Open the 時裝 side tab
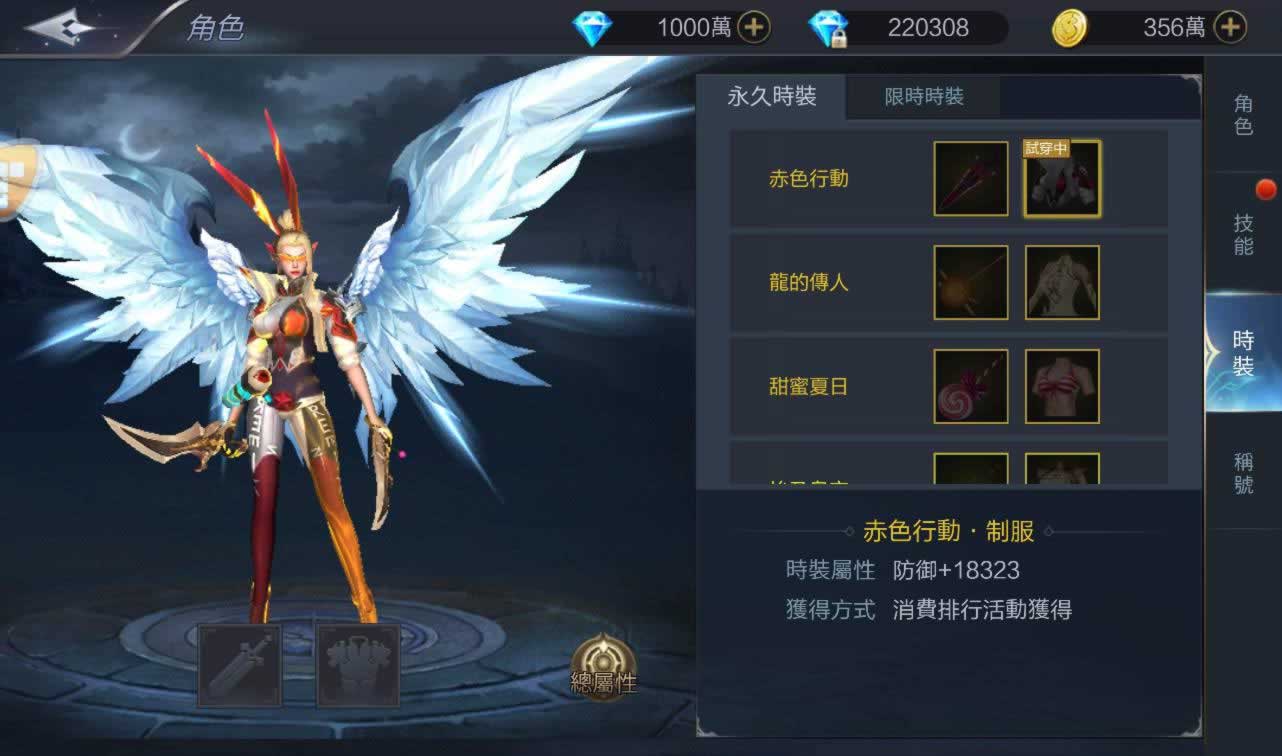This screenshot has height=756, width=1282. (x=1243, y=352)
